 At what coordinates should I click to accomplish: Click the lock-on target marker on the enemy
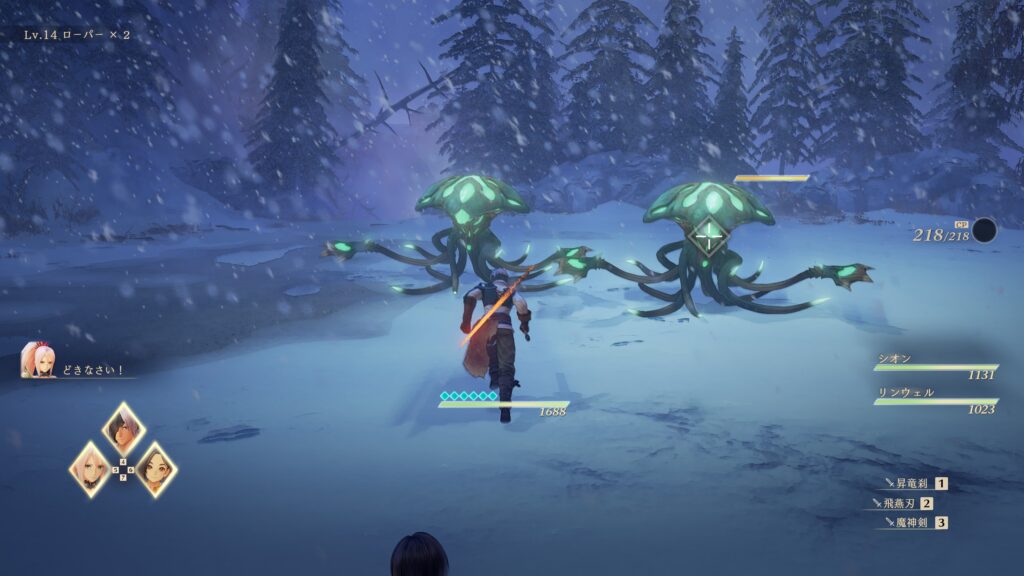coord(708,237)
